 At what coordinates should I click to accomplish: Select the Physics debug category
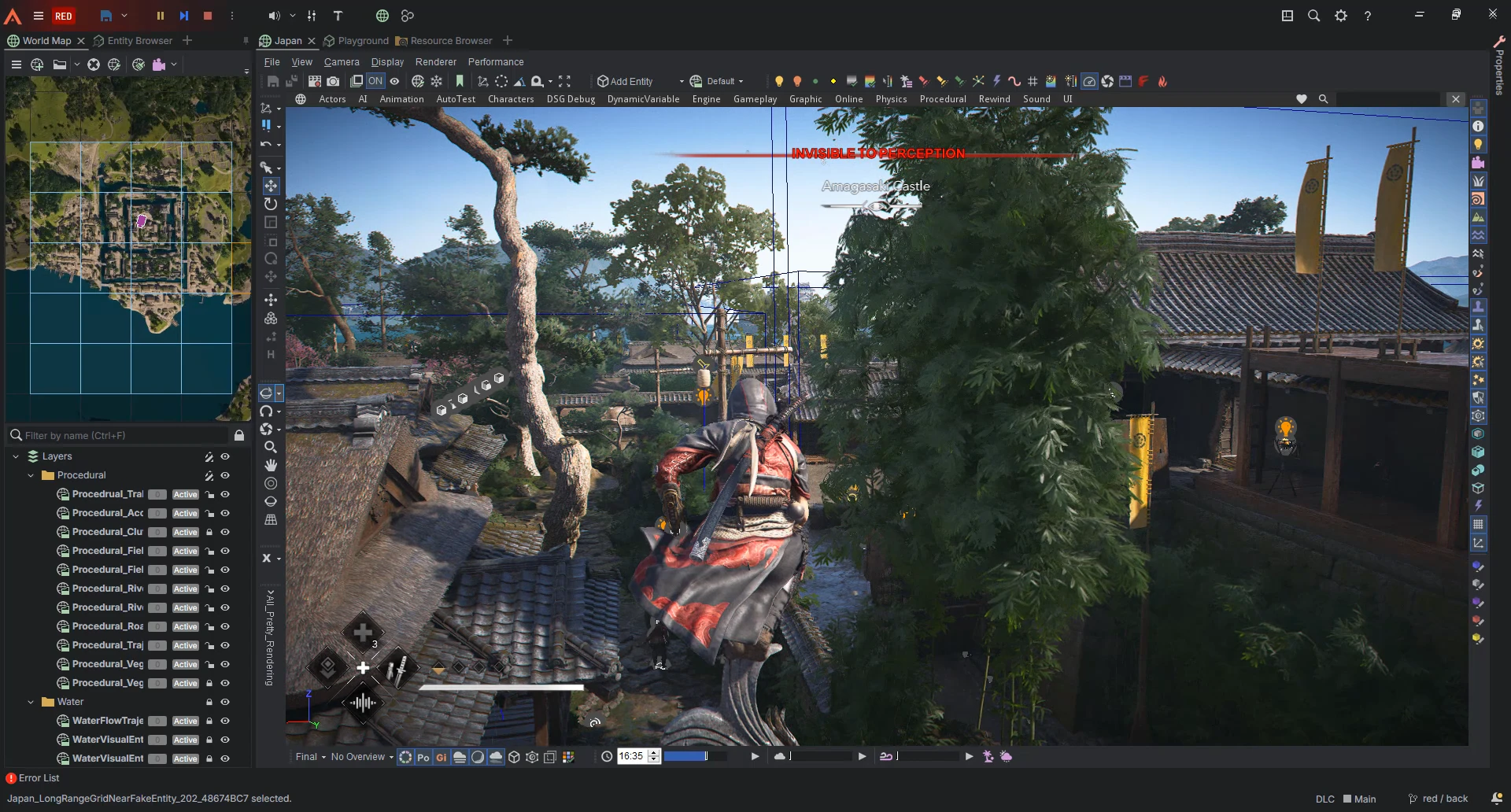(x=891, y=99)
